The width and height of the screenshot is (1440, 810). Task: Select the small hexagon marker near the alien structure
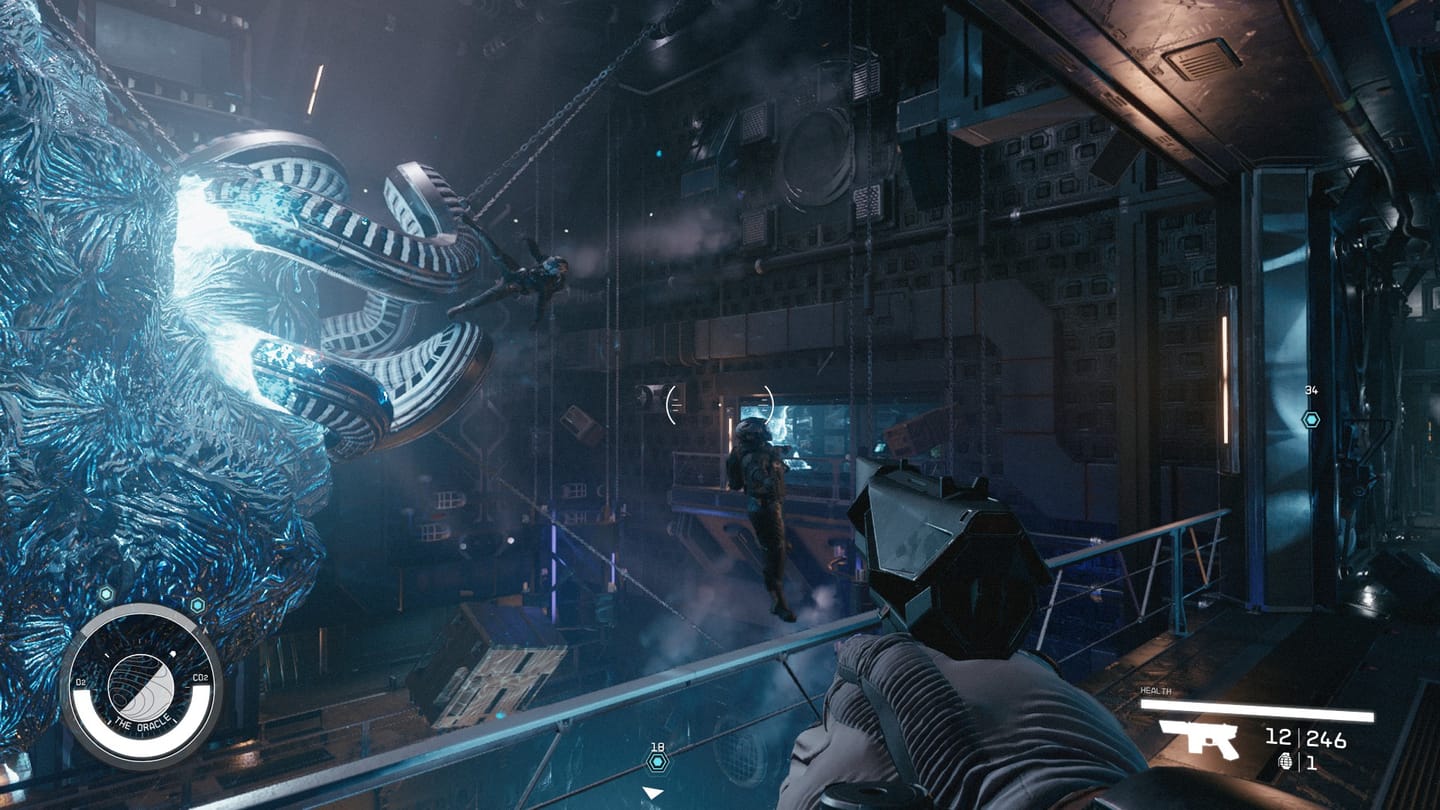pyautogui.click(x=197, y=603)
